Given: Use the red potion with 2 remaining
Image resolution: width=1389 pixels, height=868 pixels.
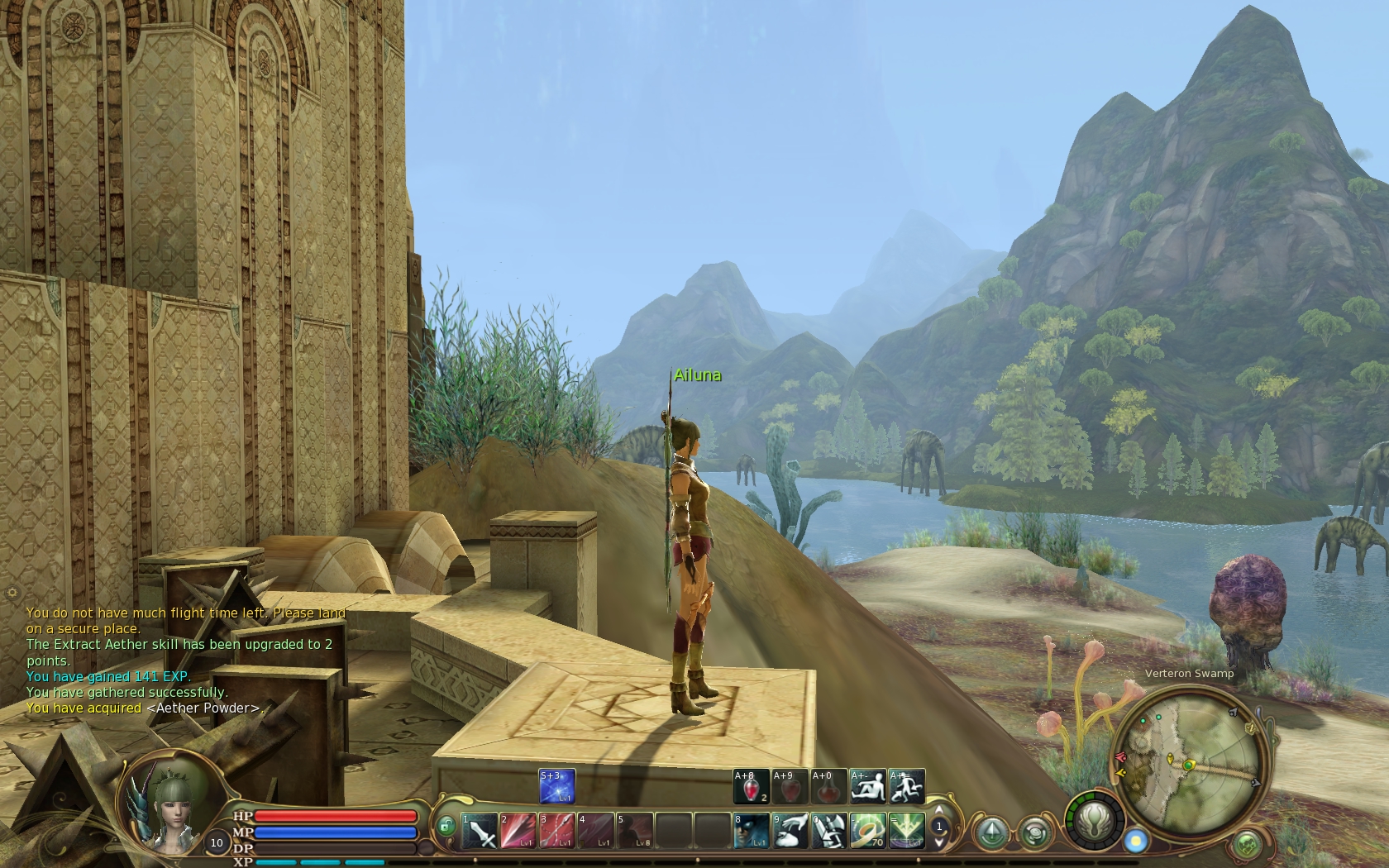Looking at the screenshot, I should click(x=751, y=786).
